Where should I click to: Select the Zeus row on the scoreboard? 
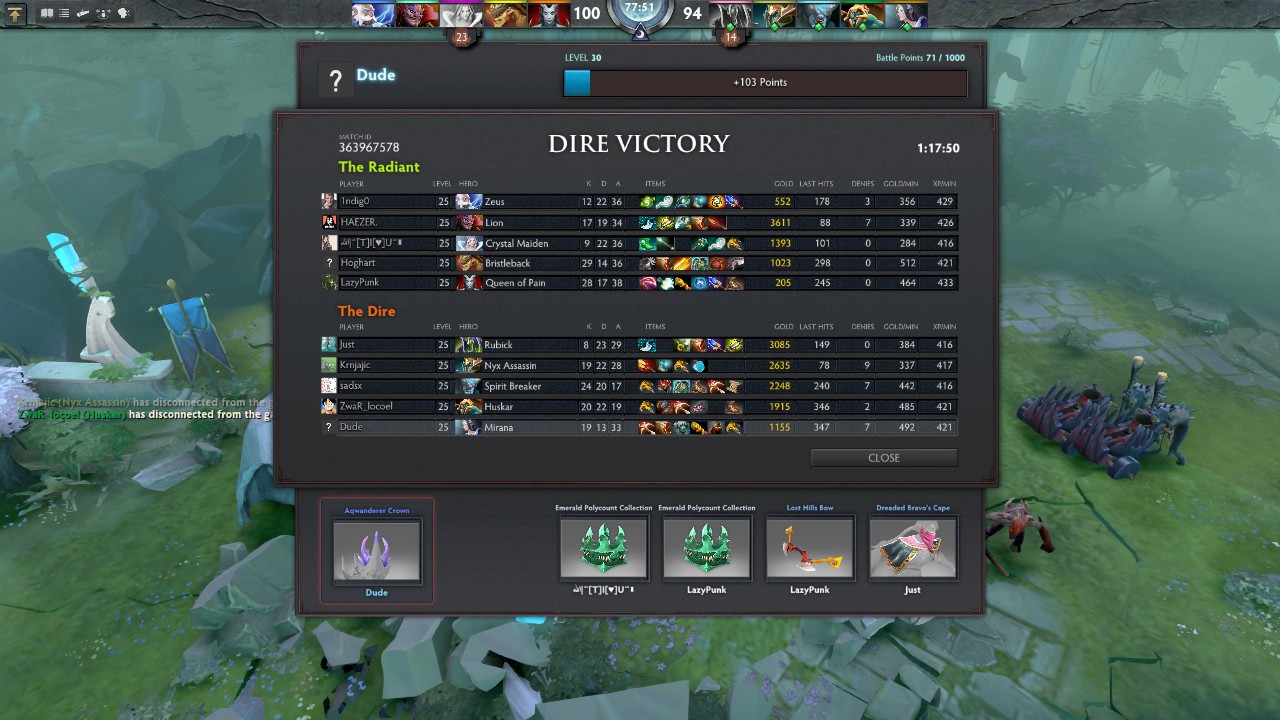click(x=640, y=202)
